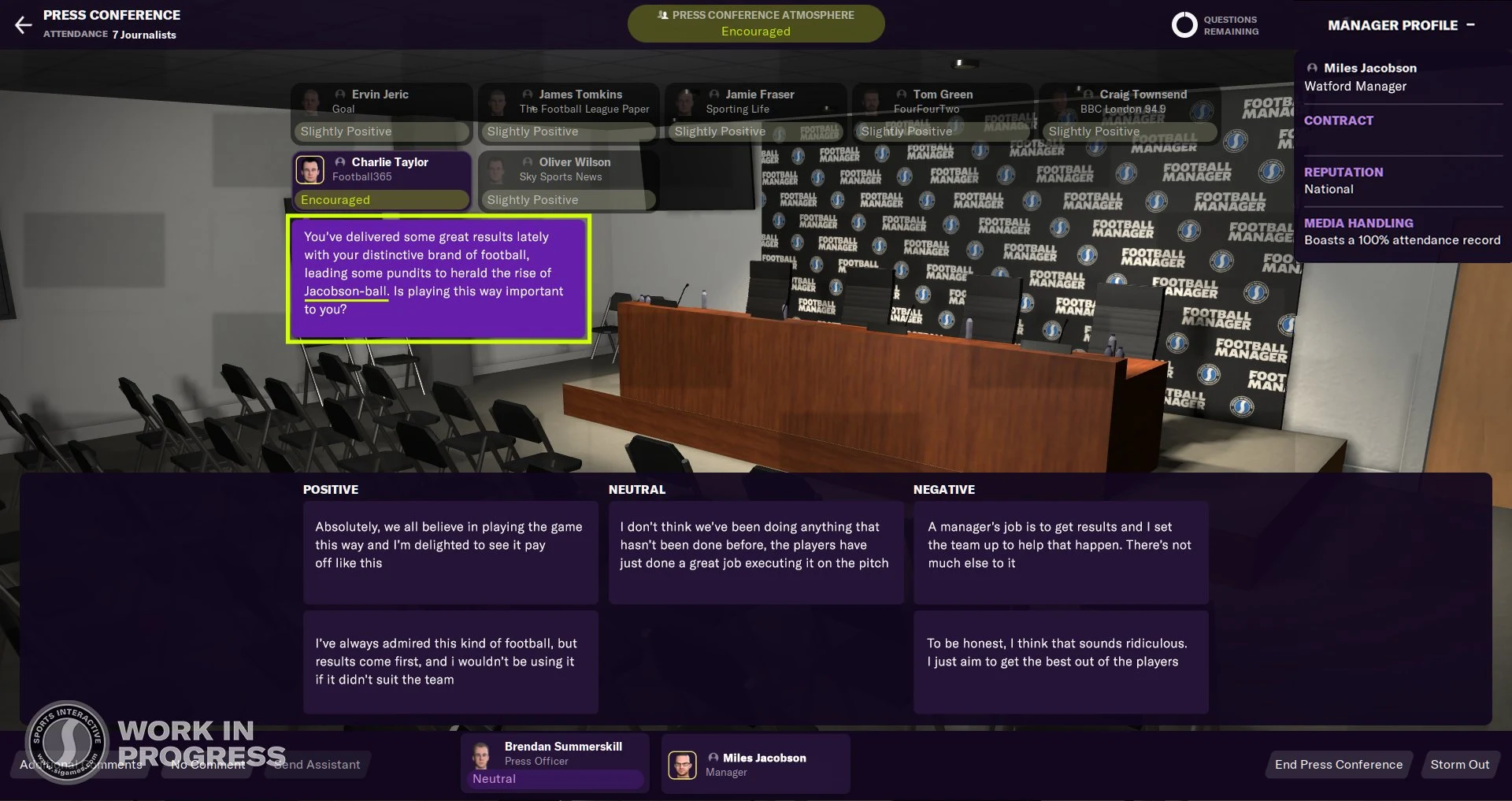Click Send Assistant to take over

pyautogui.click(x=316, y=764)
